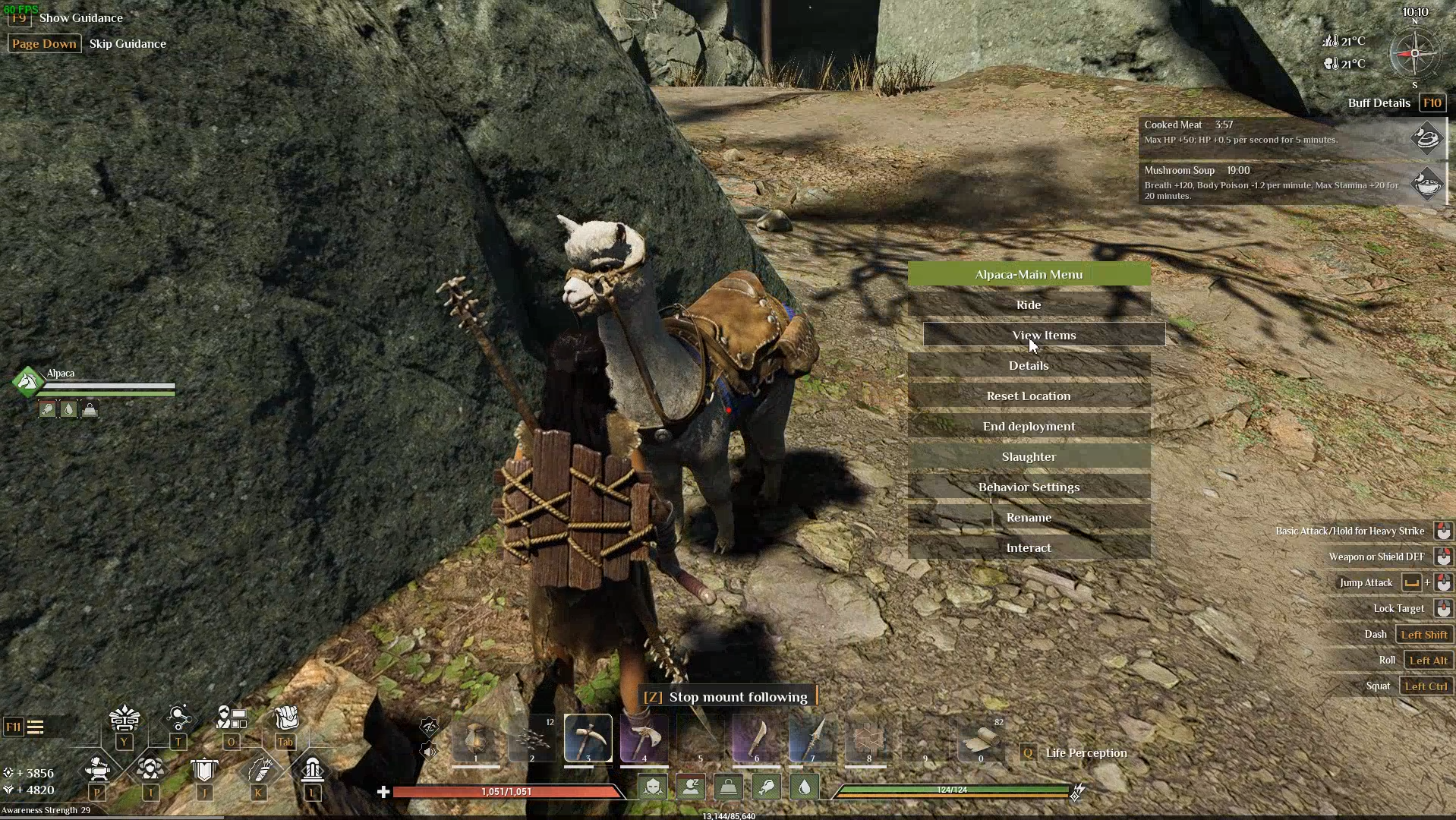
Task: Choose the Slaughter option
Action: tap(1029, 456)
